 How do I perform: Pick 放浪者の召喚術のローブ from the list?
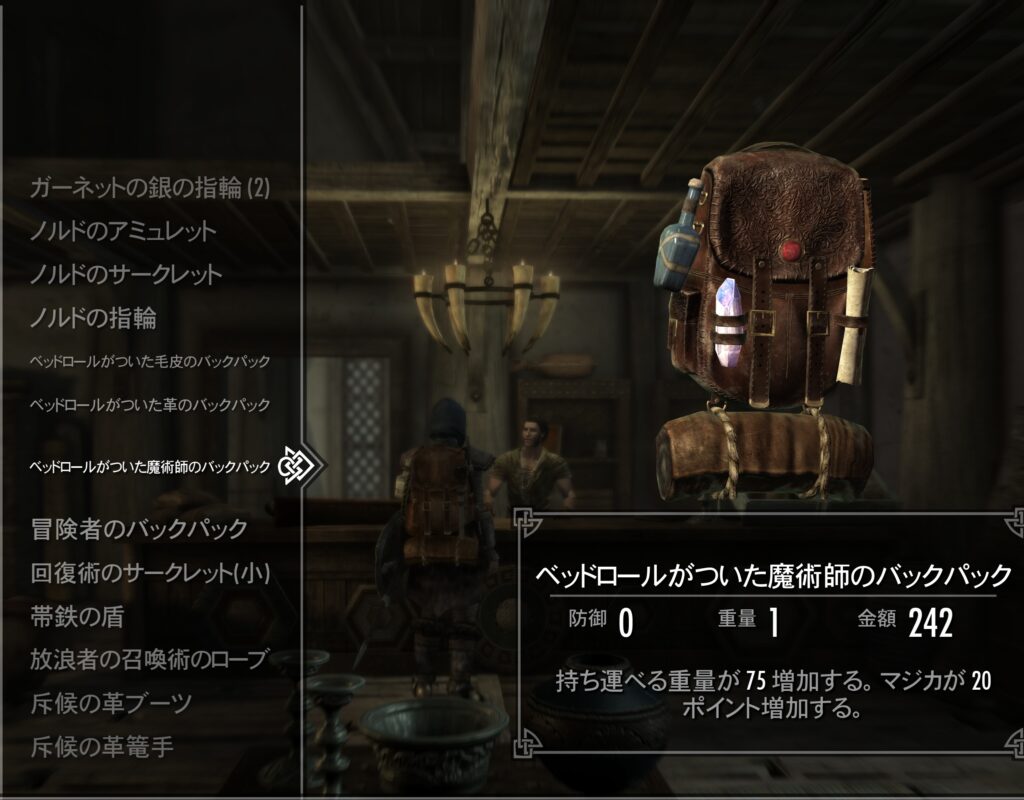click(151, 659)
